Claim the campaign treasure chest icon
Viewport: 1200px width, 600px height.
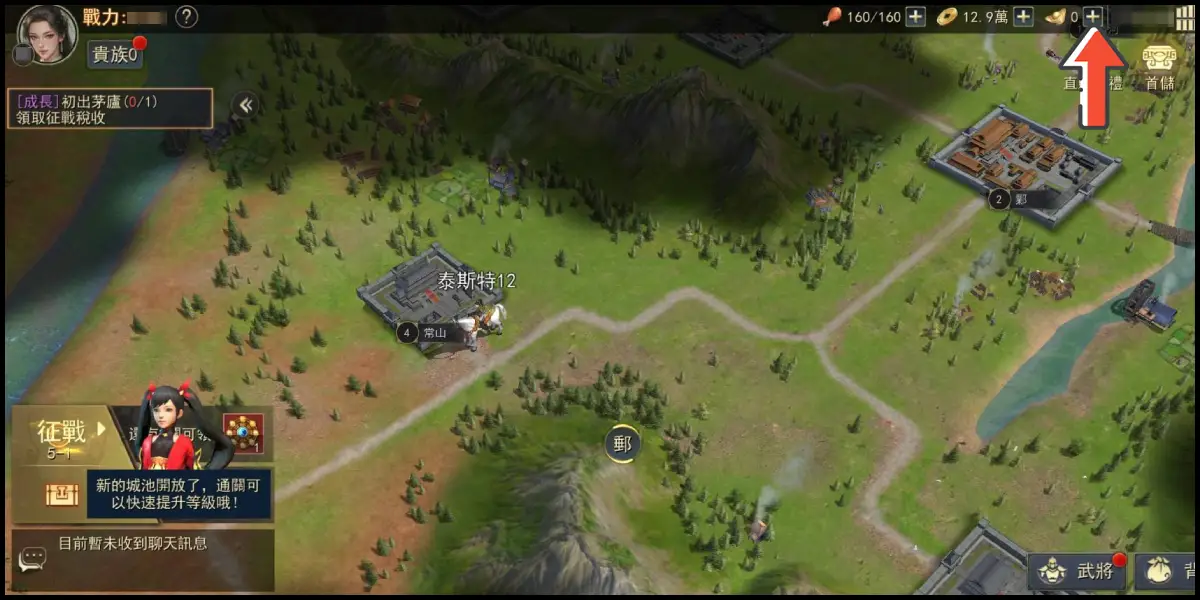60,494
